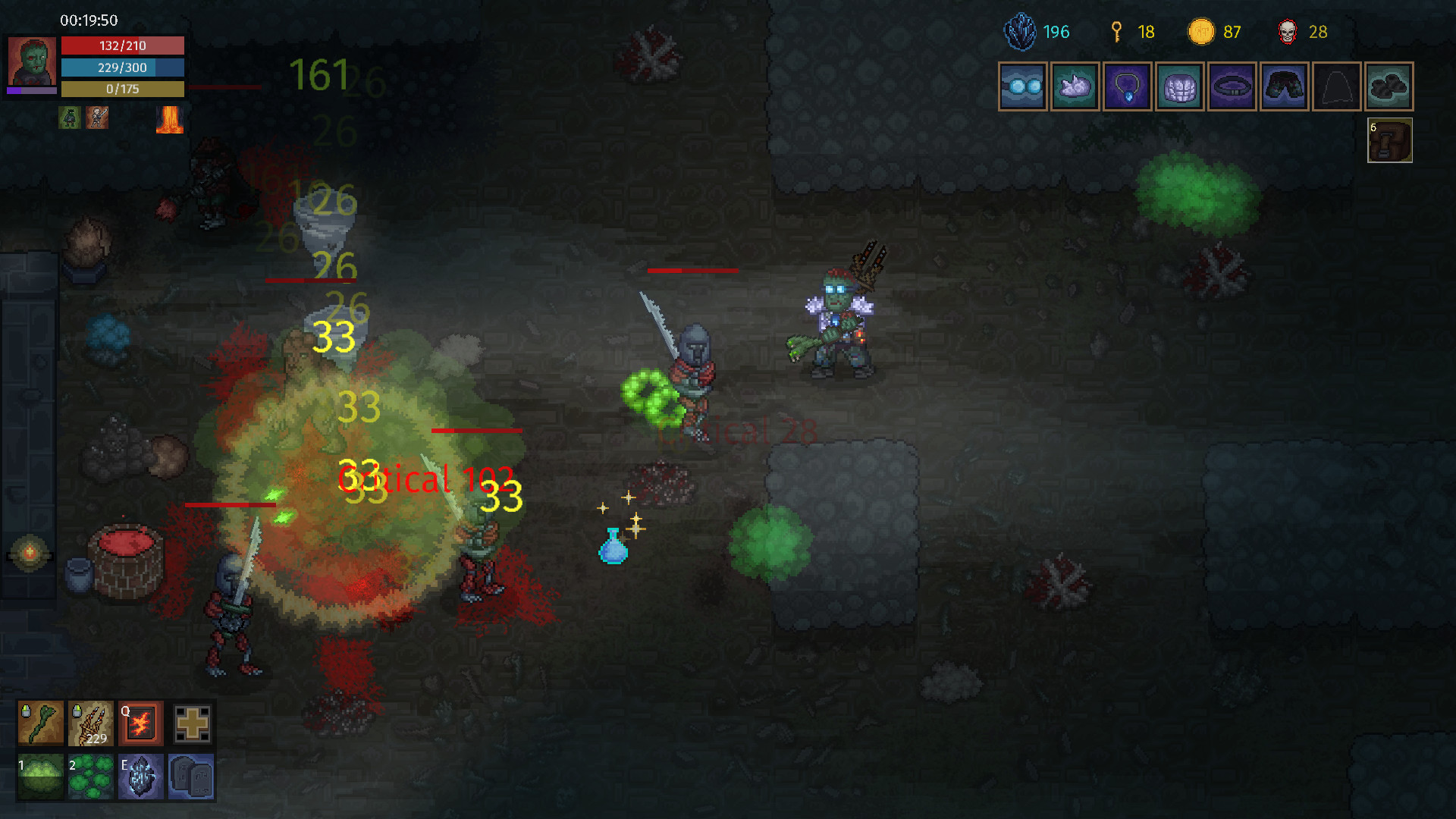Click the pants equipment slot
The image size is (1456, 819).
tap(1284, 86)
